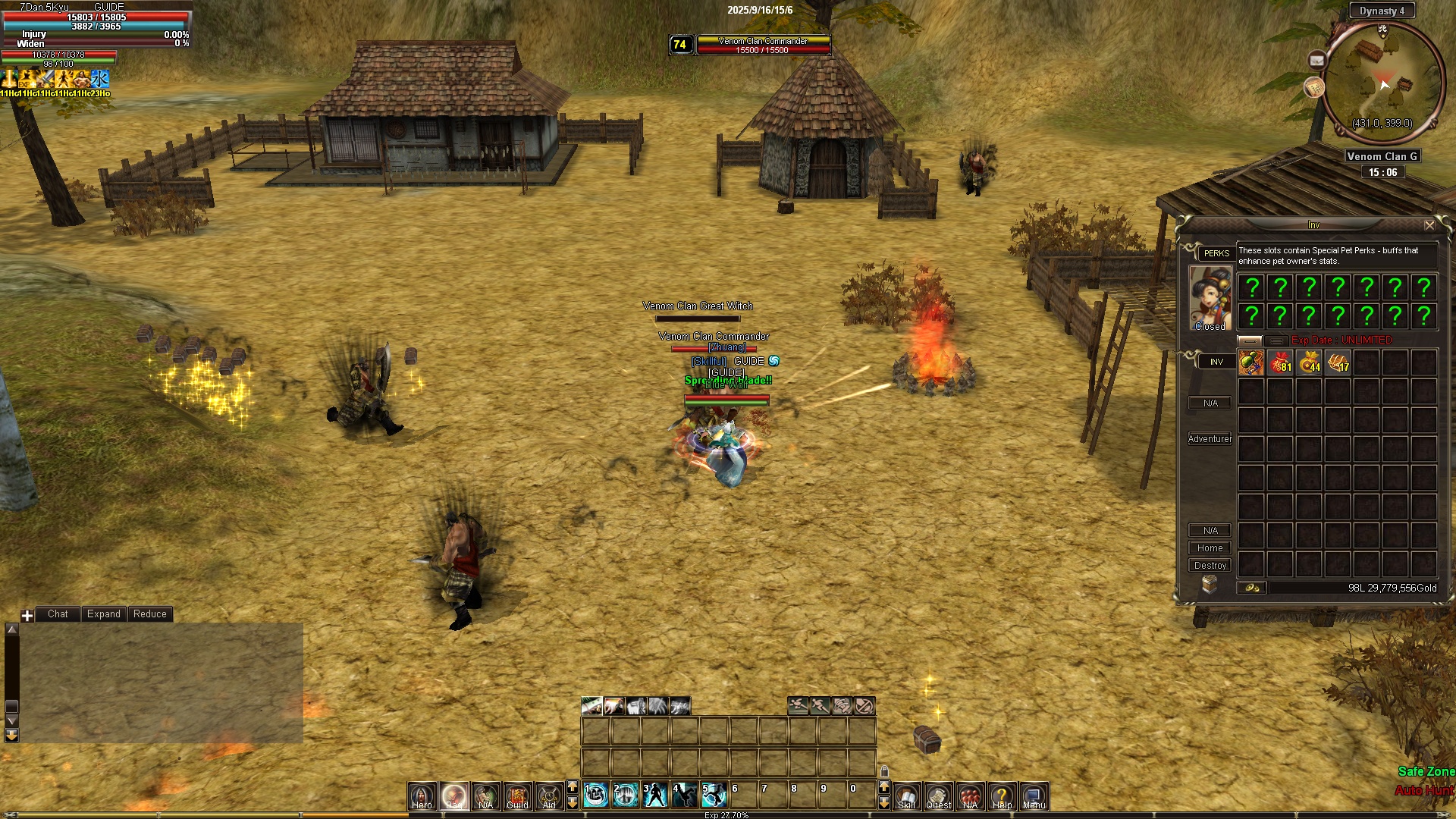Click the mail envelope icon by minimap
This screenshot has width=1456, height=819.
[1316, 60]
